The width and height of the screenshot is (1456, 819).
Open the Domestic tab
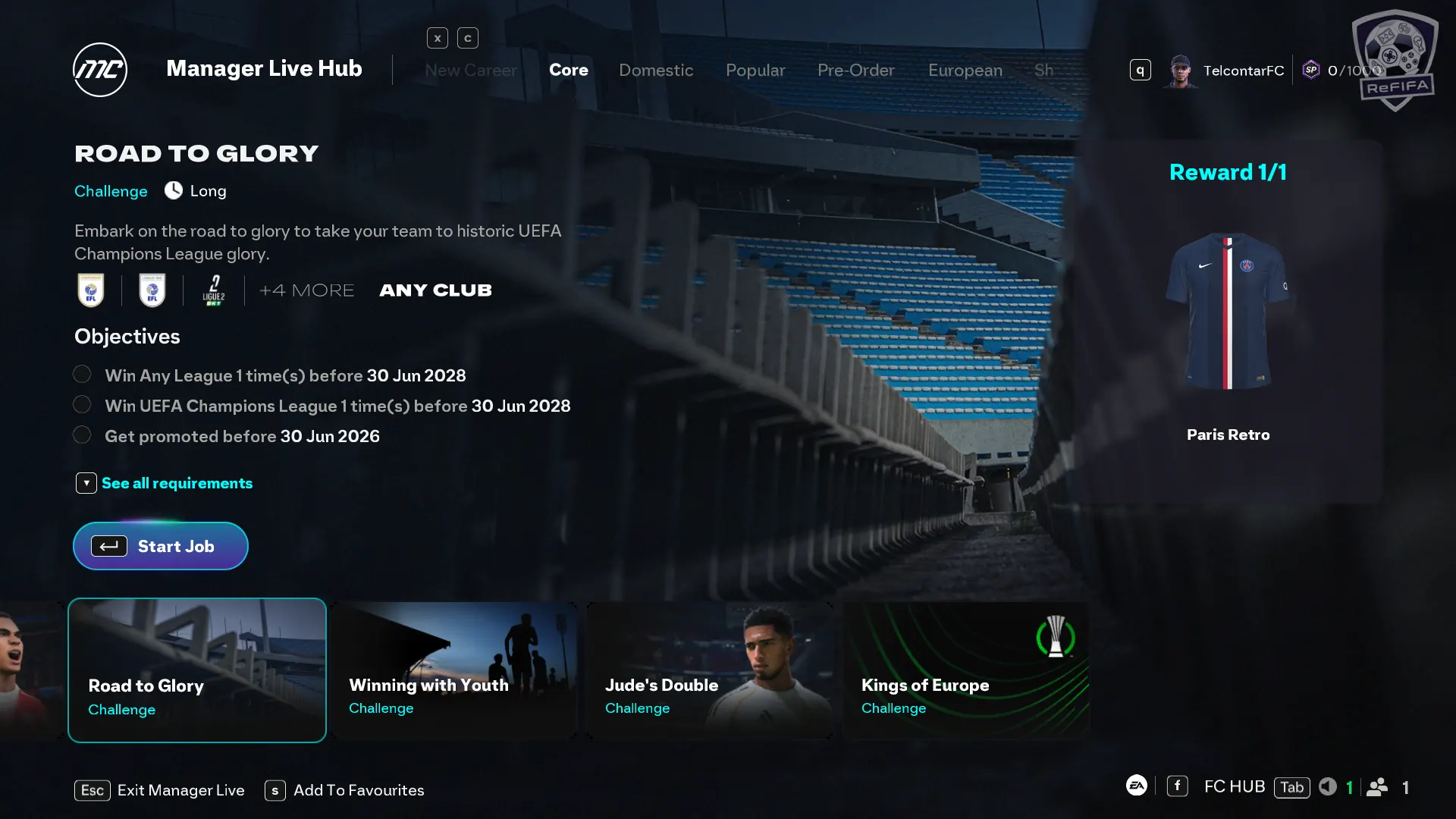pos(656,71)
